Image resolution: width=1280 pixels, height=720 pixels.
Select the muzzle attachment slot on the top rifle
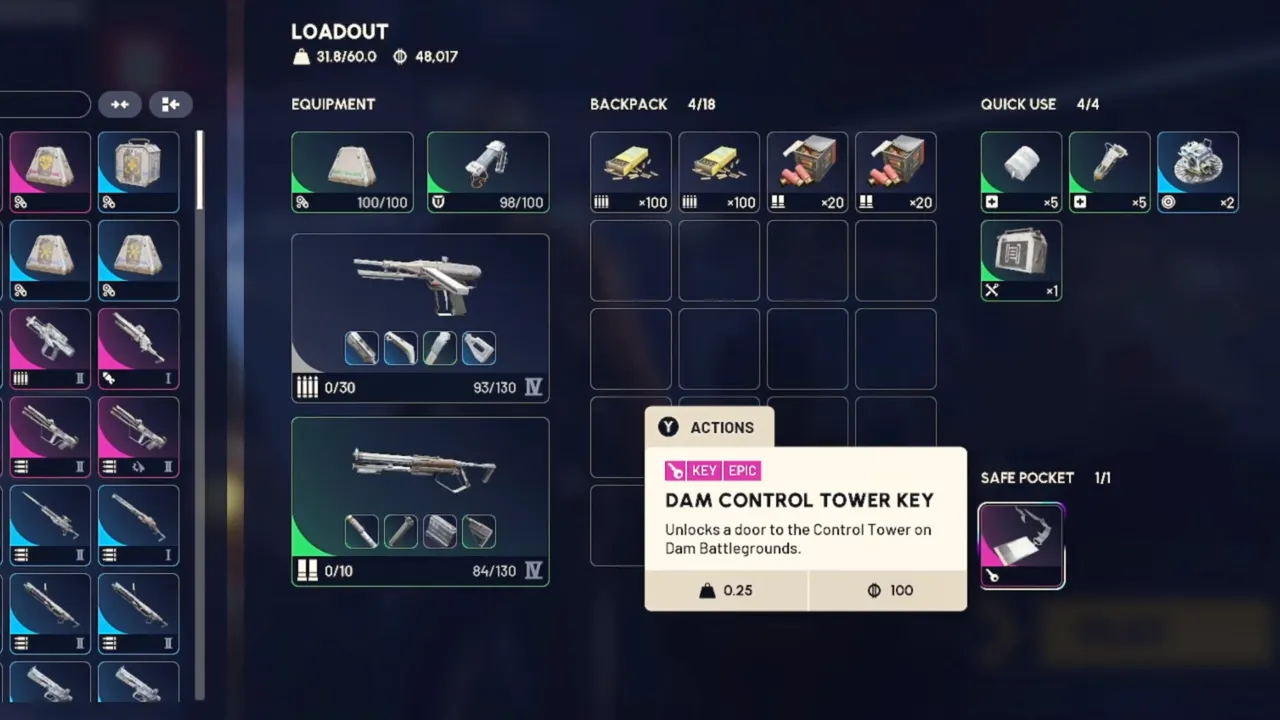361,347
